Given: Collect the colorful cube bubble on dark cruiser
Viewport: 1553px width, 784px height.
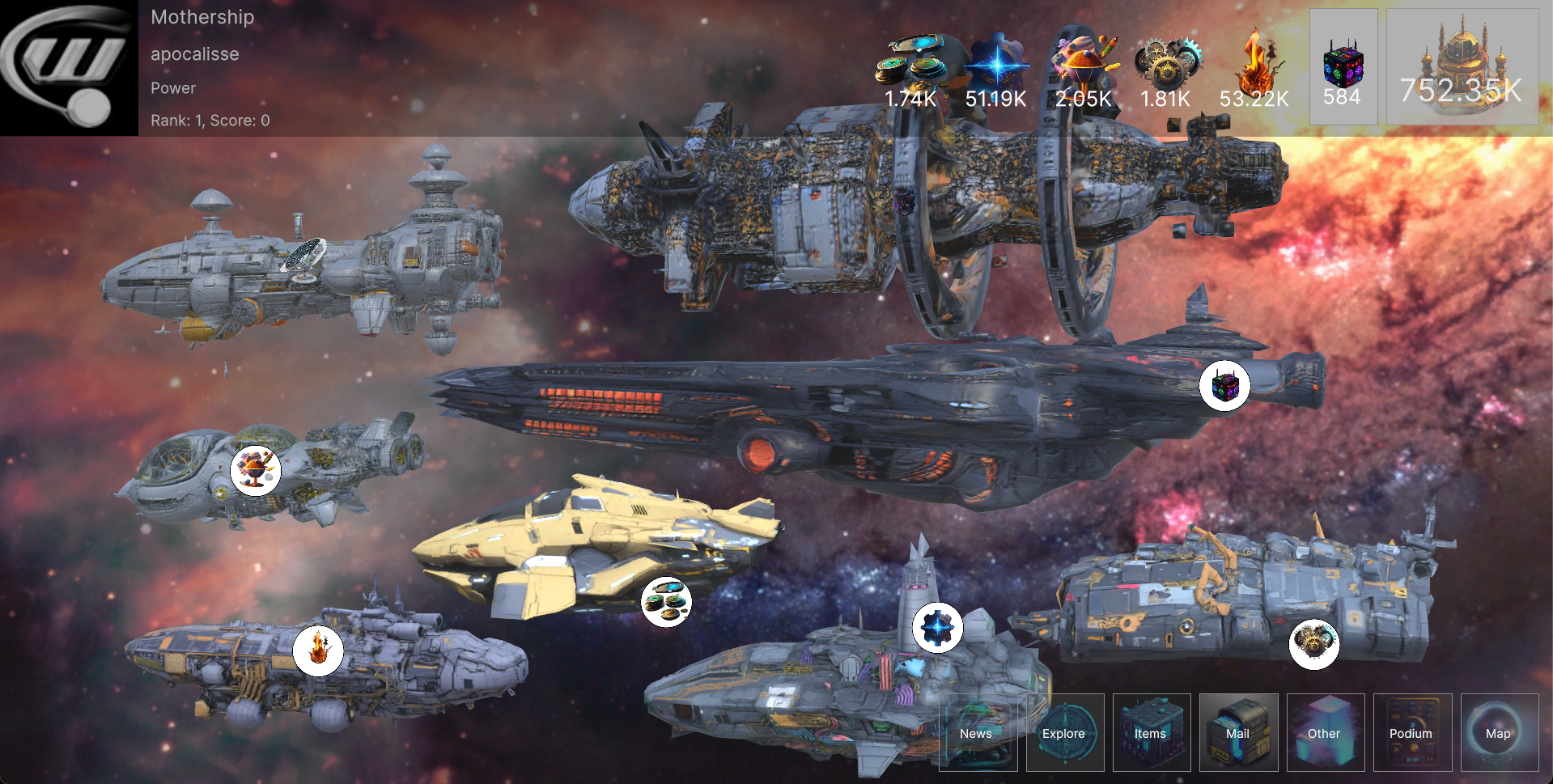Looking at the screenshot, I should pos(1224,386).
